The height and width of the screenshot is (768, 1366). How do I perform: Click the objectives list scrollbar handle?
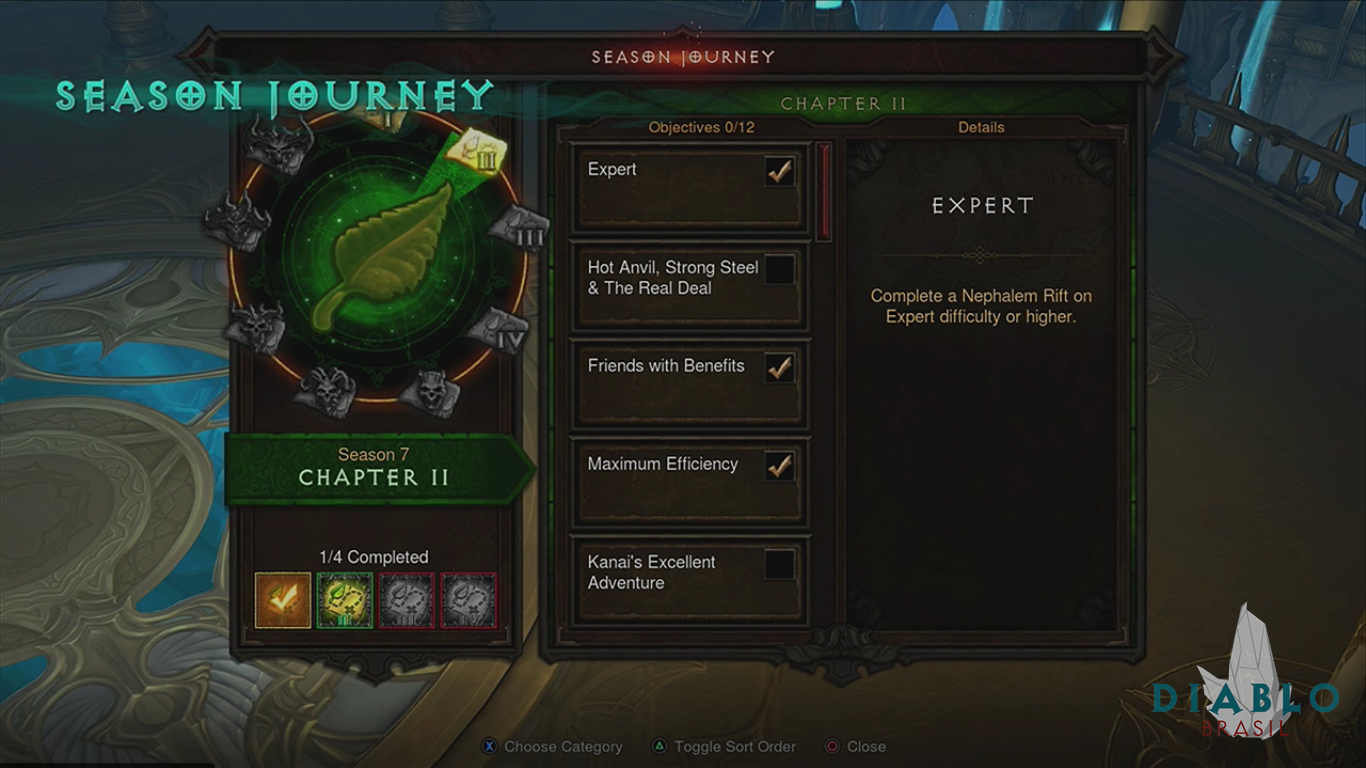825,192
